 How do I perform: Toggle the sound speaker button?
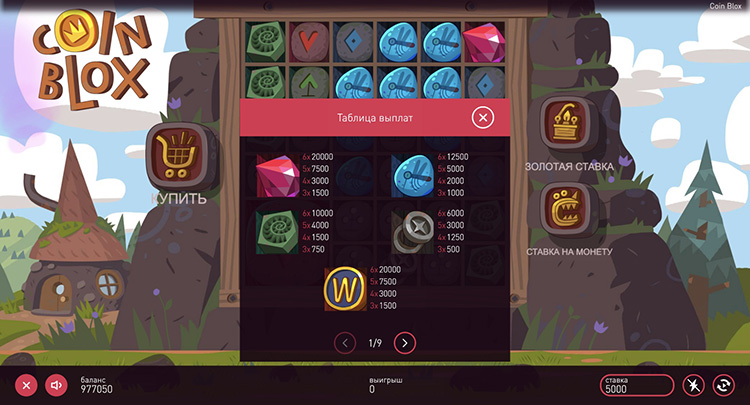pyautogui.click(x=56, y=385)
